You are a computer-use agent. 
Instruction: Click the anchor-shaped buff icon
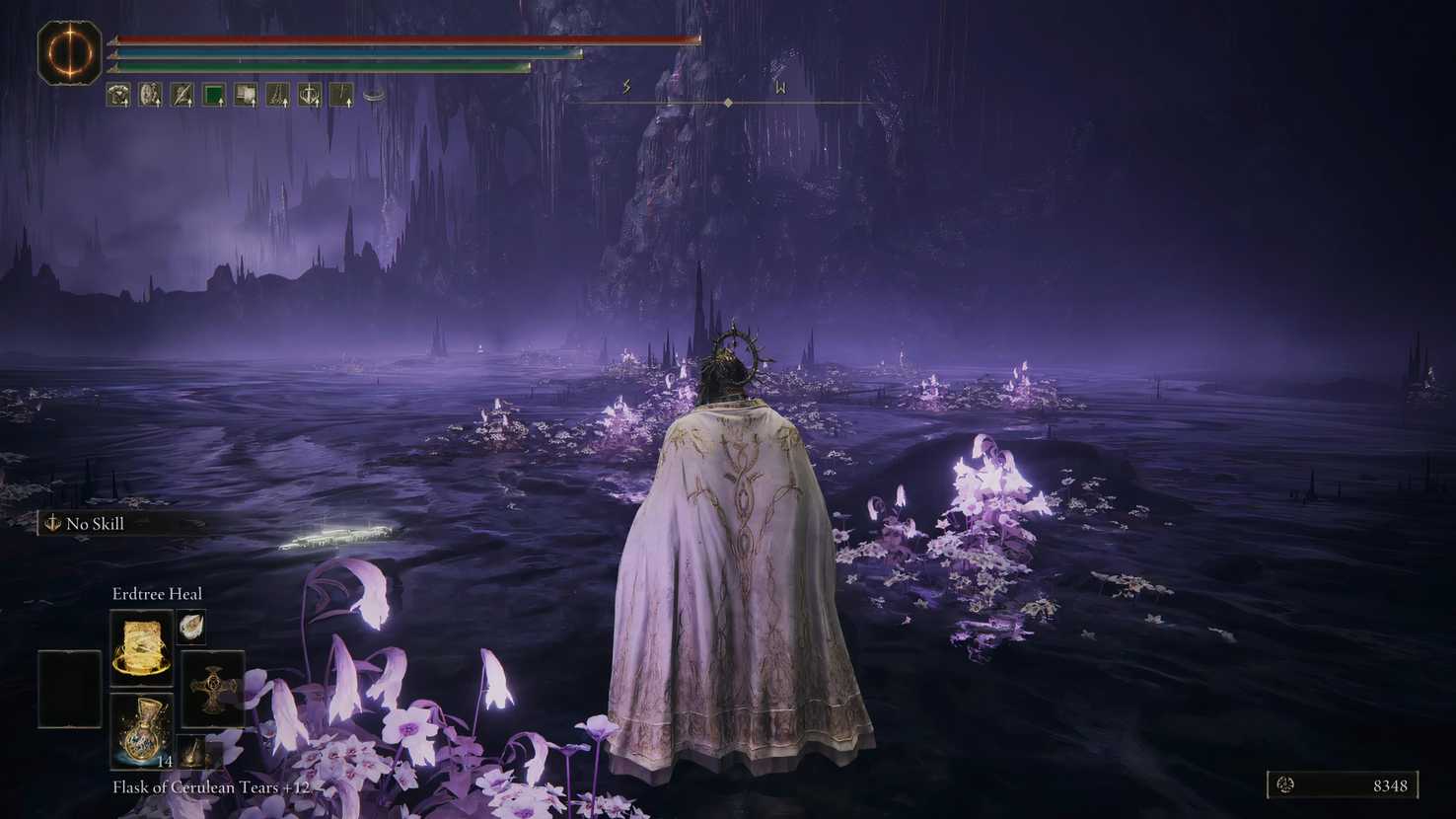pos(310,94)
